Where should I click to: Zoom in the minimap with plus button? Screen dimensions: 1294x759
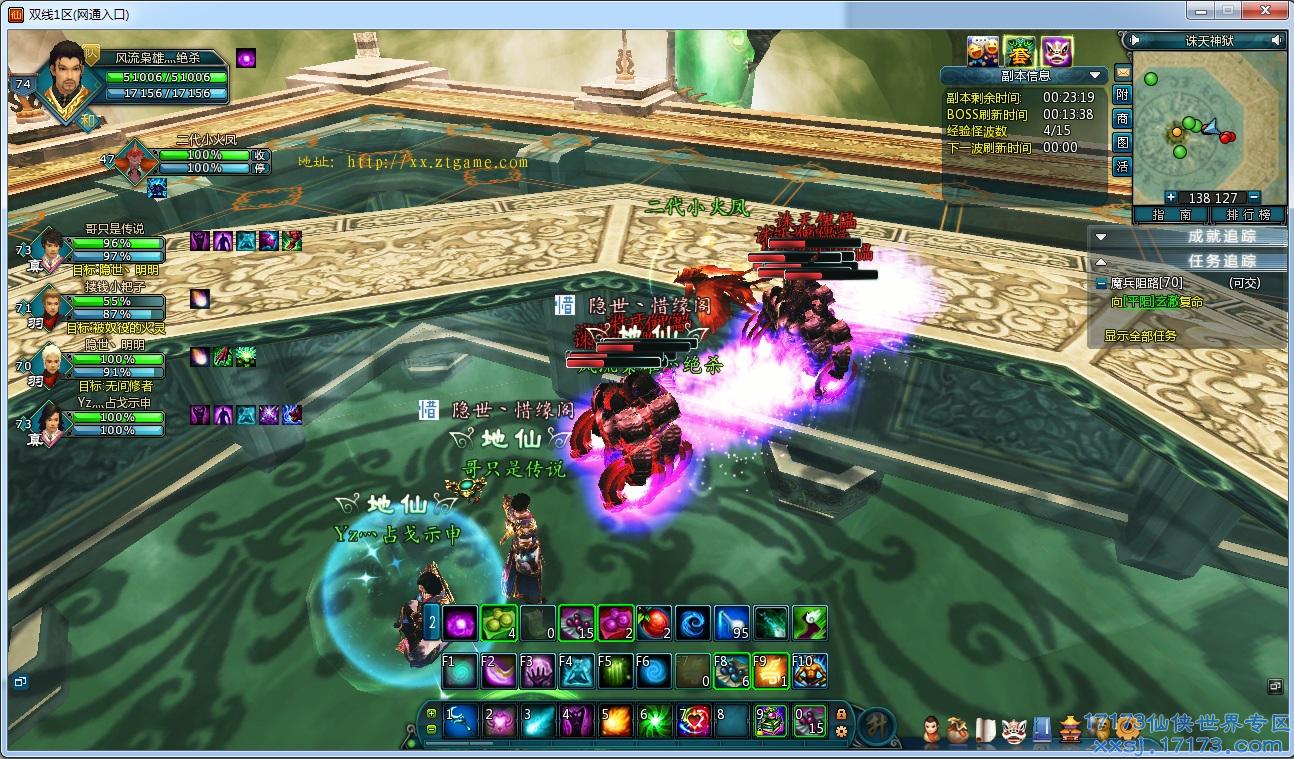(x=1171, y=197)
